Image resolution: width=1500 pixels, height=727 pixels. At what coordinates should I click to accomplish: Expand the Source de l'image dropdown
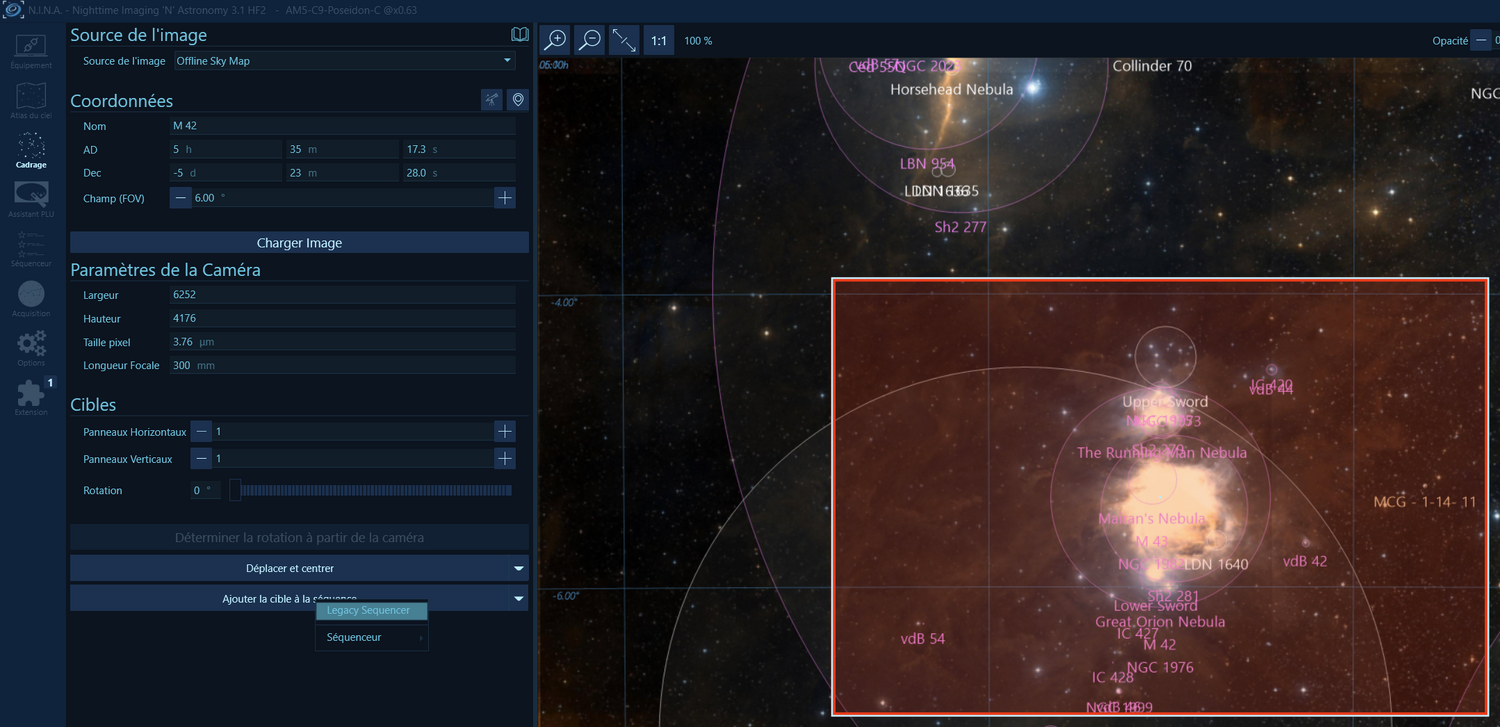click(343, 61)
